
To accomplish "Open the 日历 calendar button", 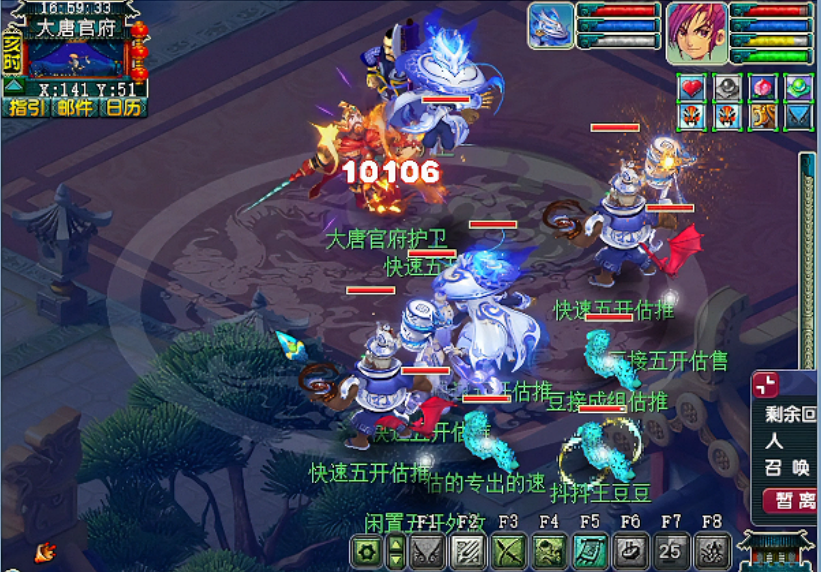I will coord(123,107).
